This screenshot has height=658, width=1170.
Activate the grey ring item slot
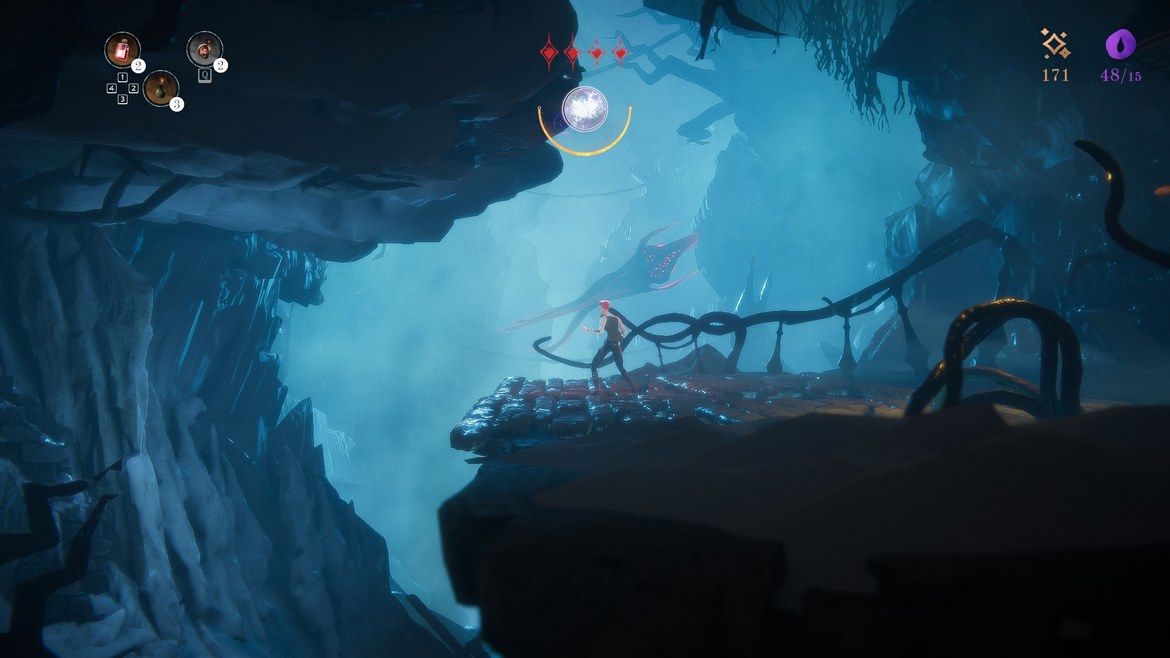pos(204,49)
